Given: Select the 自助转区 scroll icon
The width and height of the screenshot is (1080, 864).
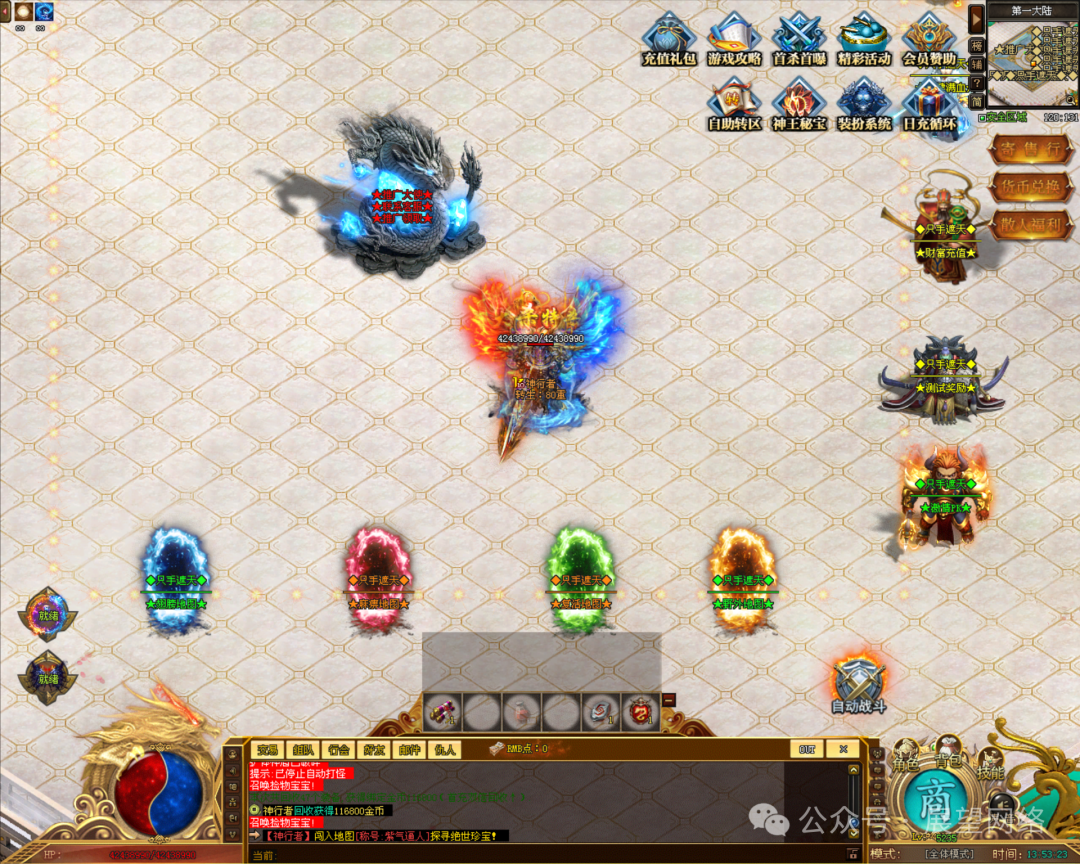Looking at the screenshot, I should (x=734, y=103).
